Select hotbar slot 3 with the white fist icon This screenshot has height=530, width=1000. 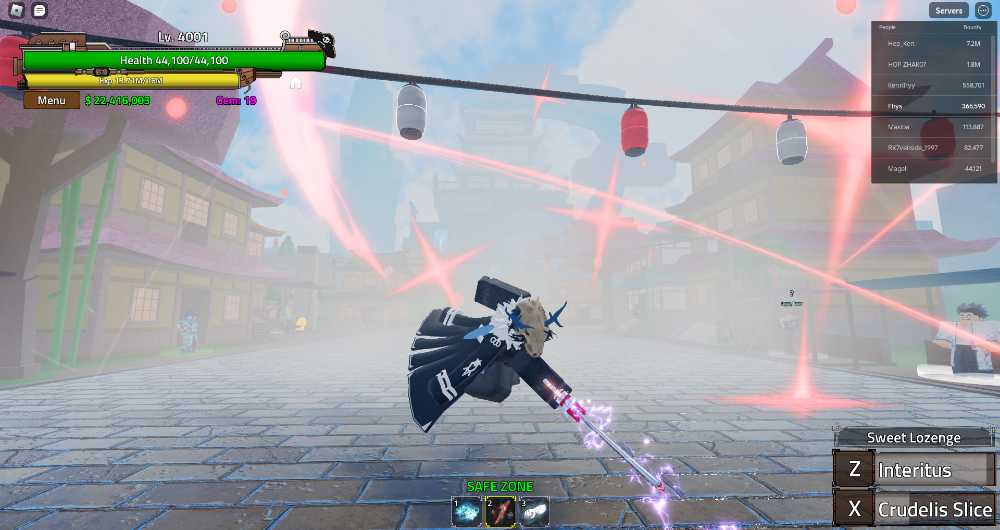(x=534, y=510)
